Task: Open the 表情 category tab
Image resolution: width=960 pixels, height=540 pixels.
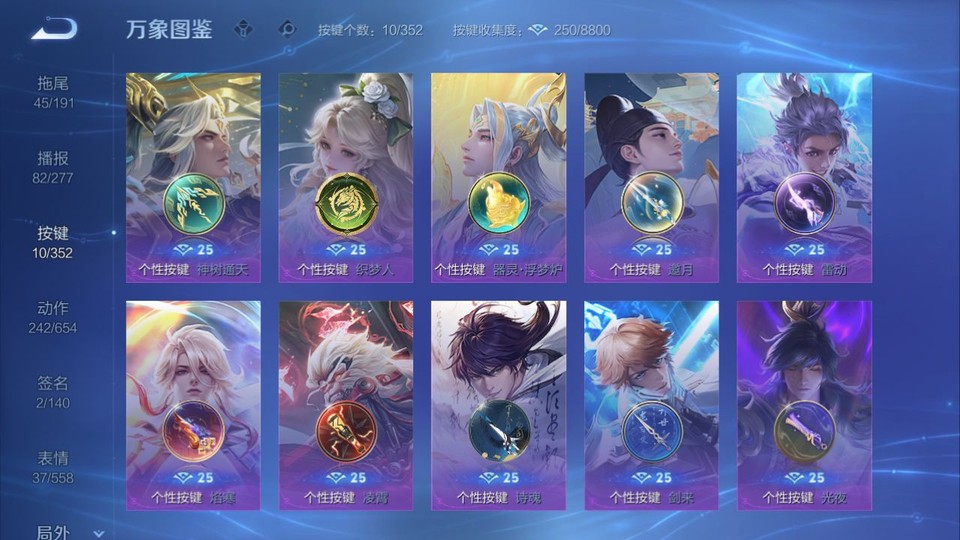Action: click(54, 467)
